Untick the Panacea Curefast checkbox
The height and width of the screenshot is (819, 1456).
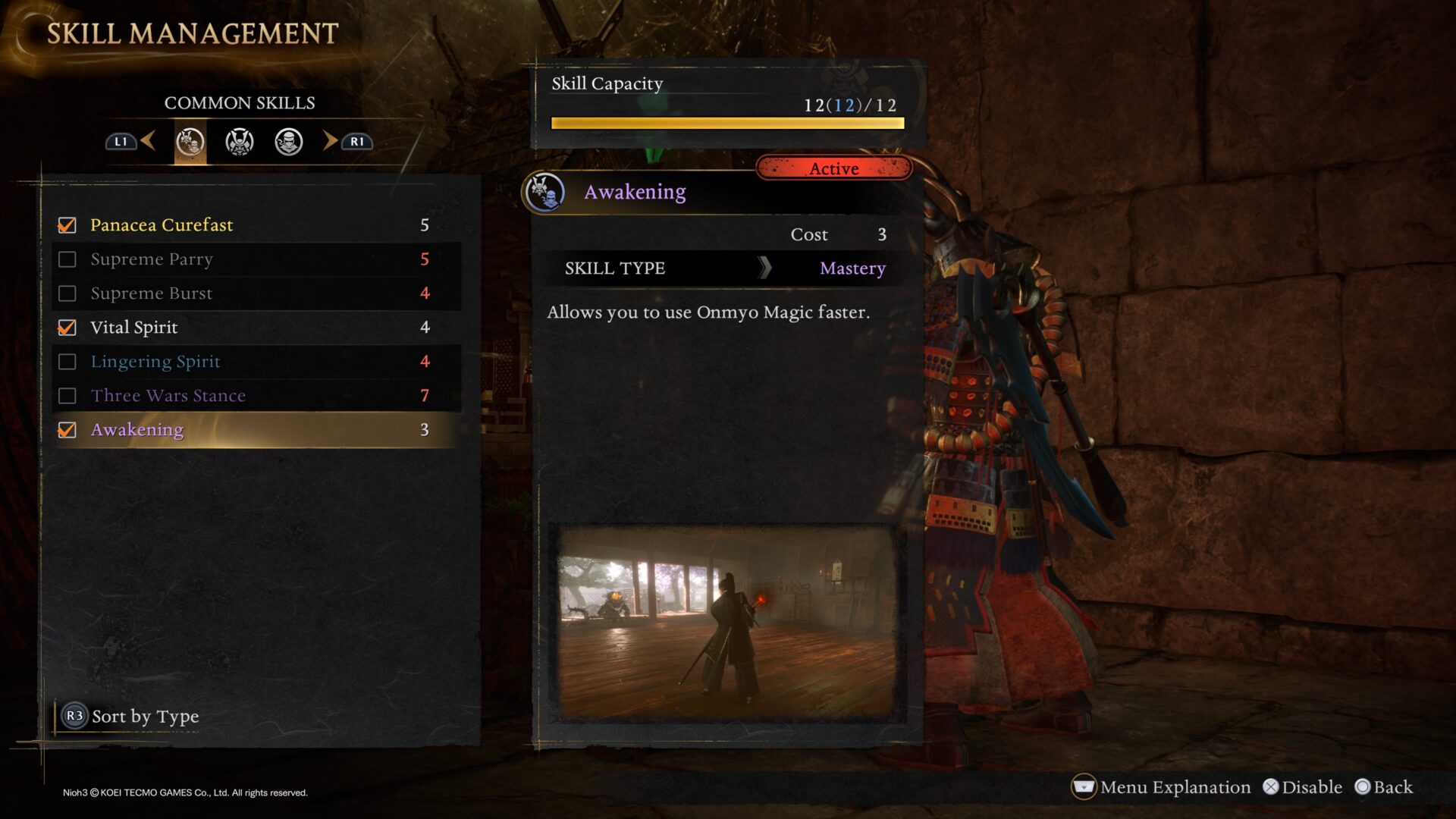click(x=67, y=225)
